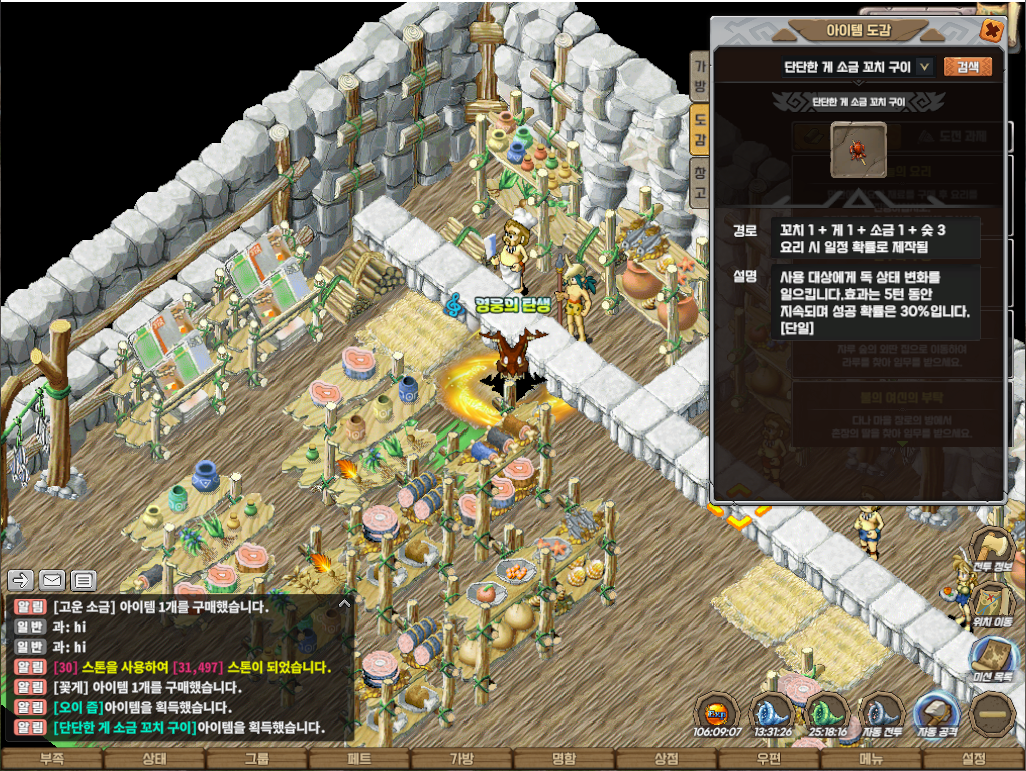This screenshot has height=771, width=1026.
Task: Open the item name dropdown
Action: pyautogui.click(x=925, y=67)
